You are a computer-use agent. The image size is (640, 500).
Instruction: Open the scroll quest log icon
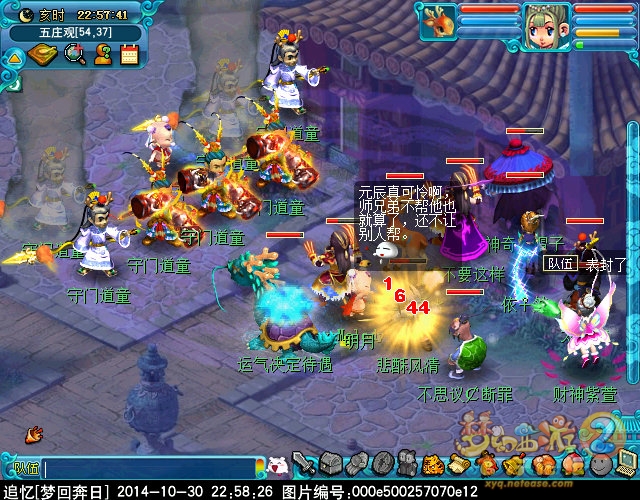click(459, 464)
